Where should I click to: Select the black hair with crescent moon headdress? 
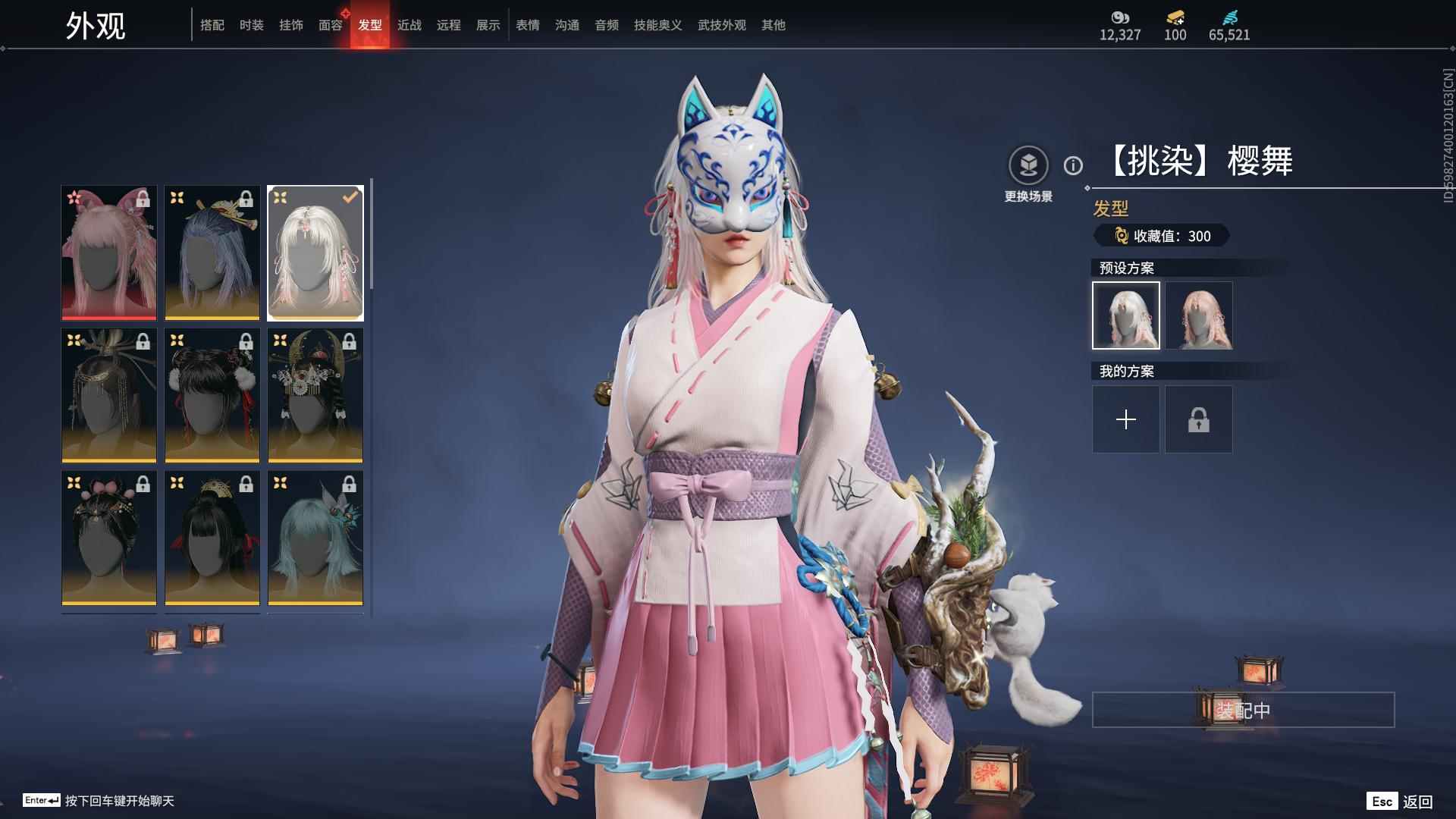(315, 395)
